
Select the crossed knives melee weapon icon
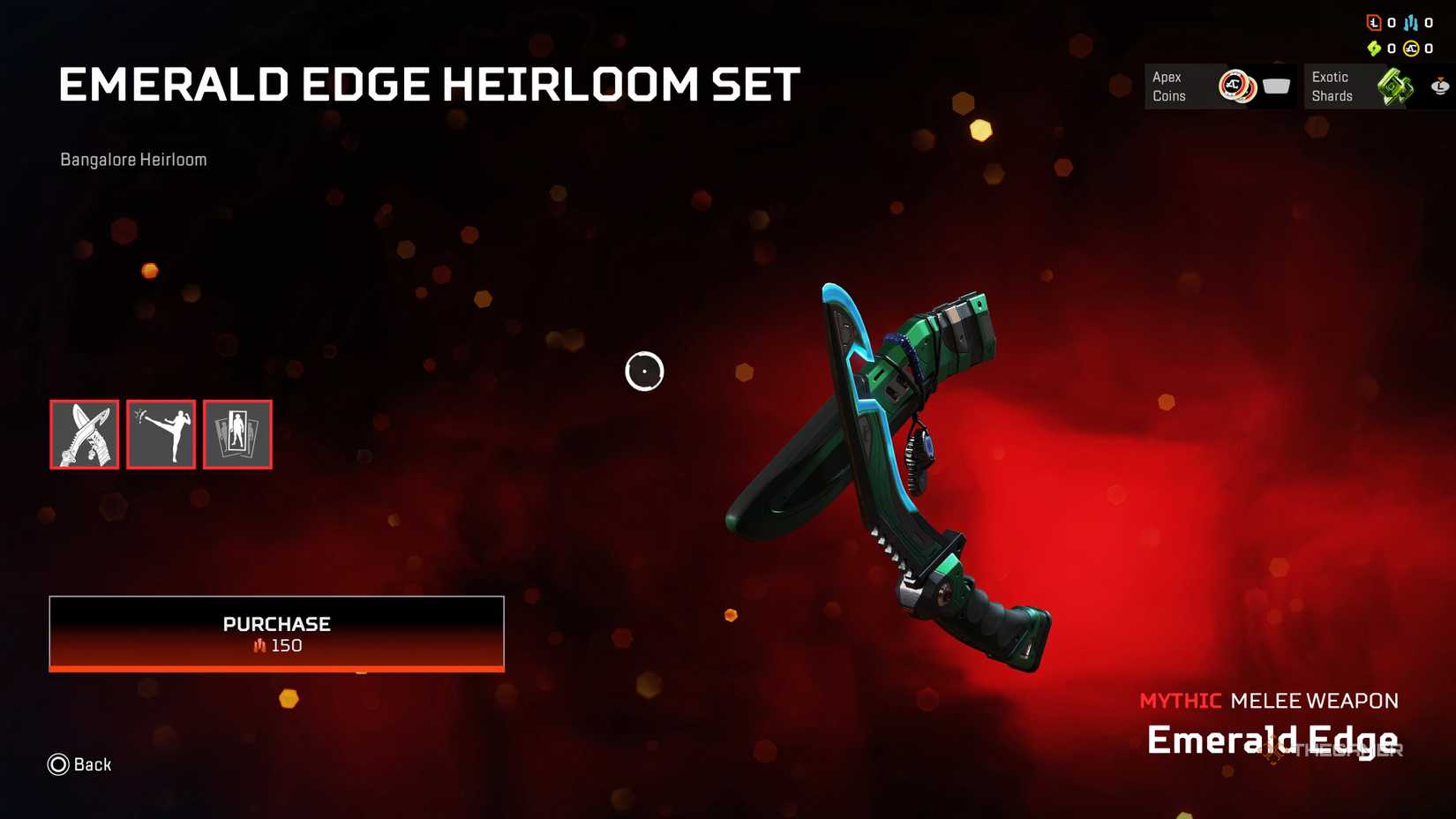coord(84,434)
